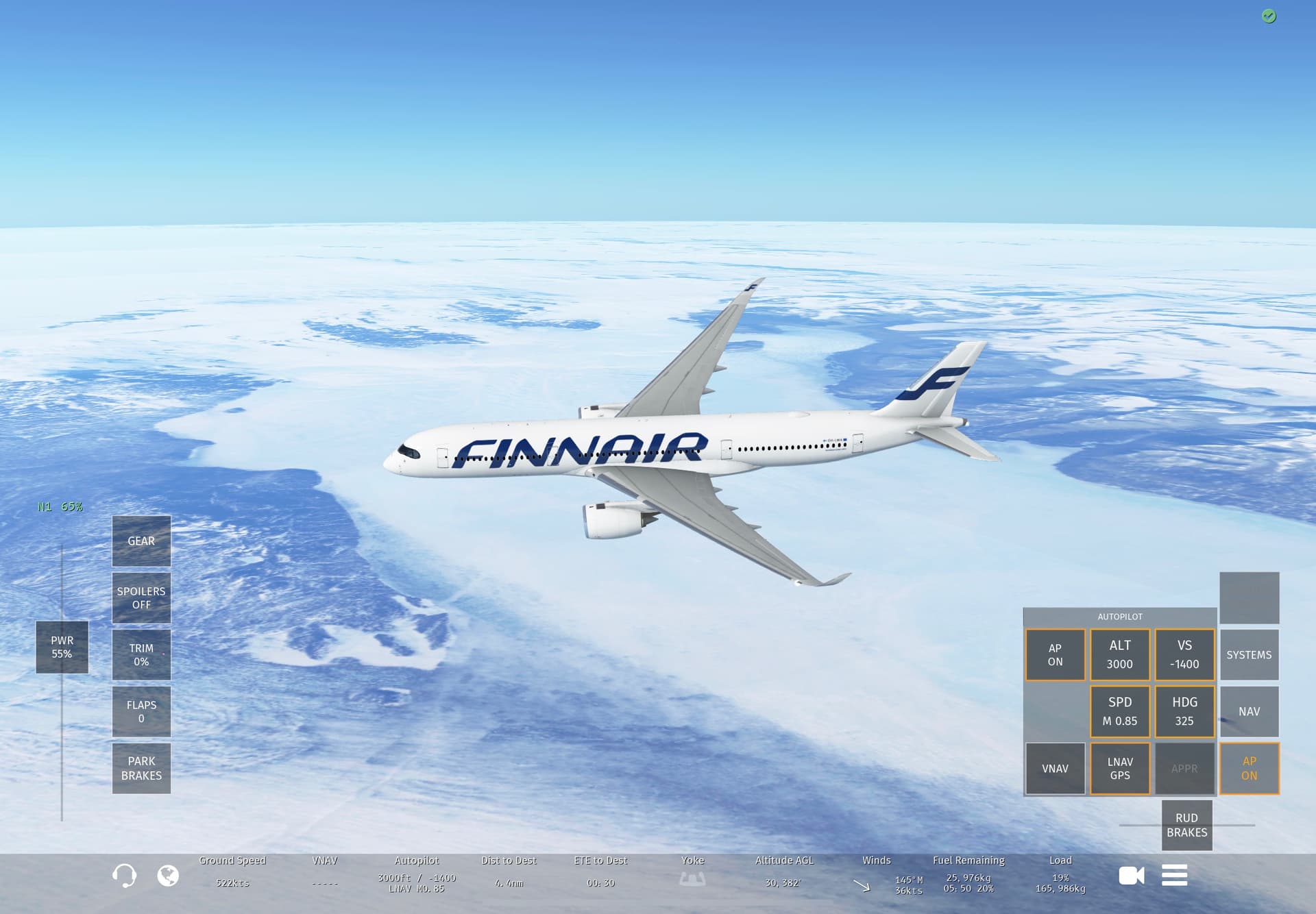Image resolution: width=1316 pixels, height=914 pixels.
Task: Click the white-lettered AP ON button beside ALT
Action: (x=1055, y=655)
